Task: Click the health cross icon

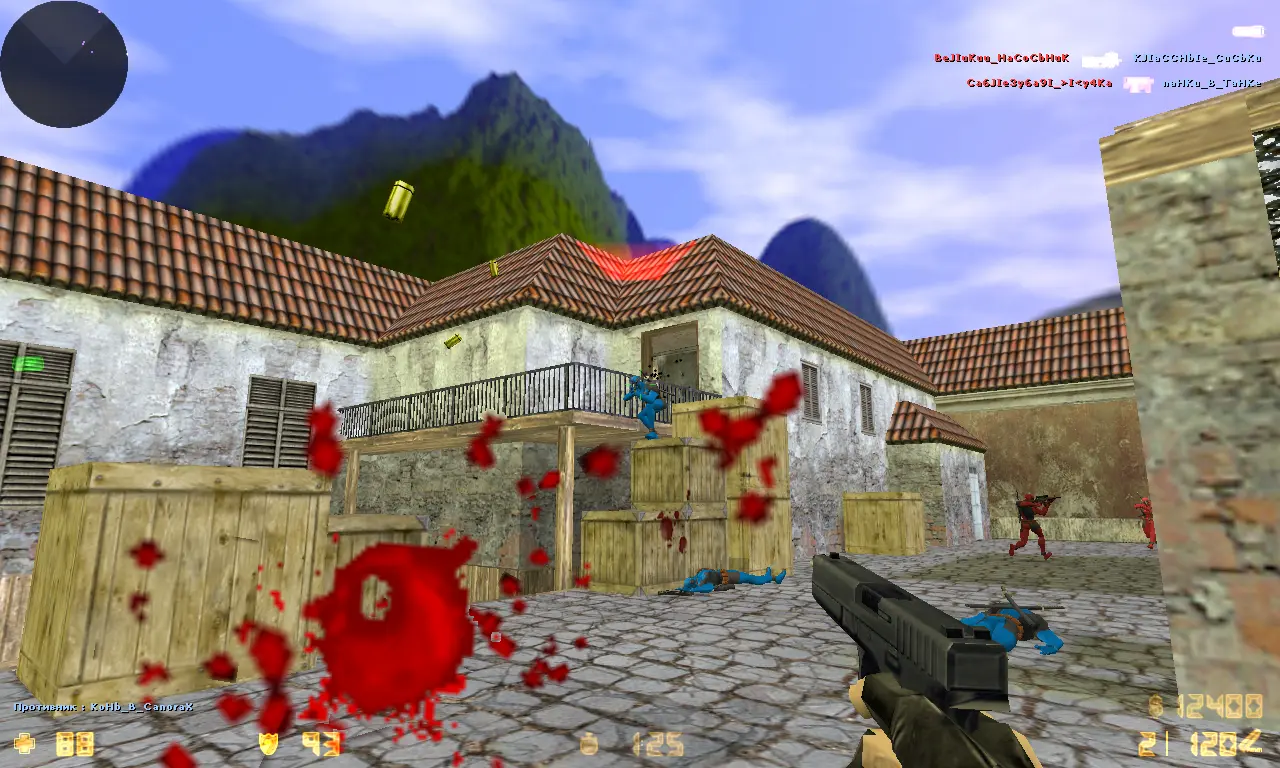Action: pyautogui.click(x=24, y=743)
